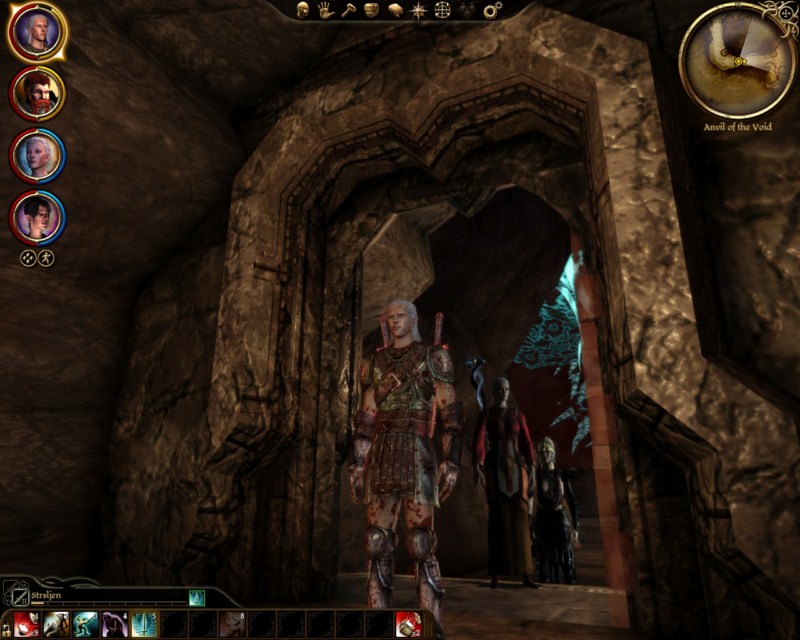Use the red potion in last quickbar slot
This screenshot has height=640, width=800.
click(408, 625)
